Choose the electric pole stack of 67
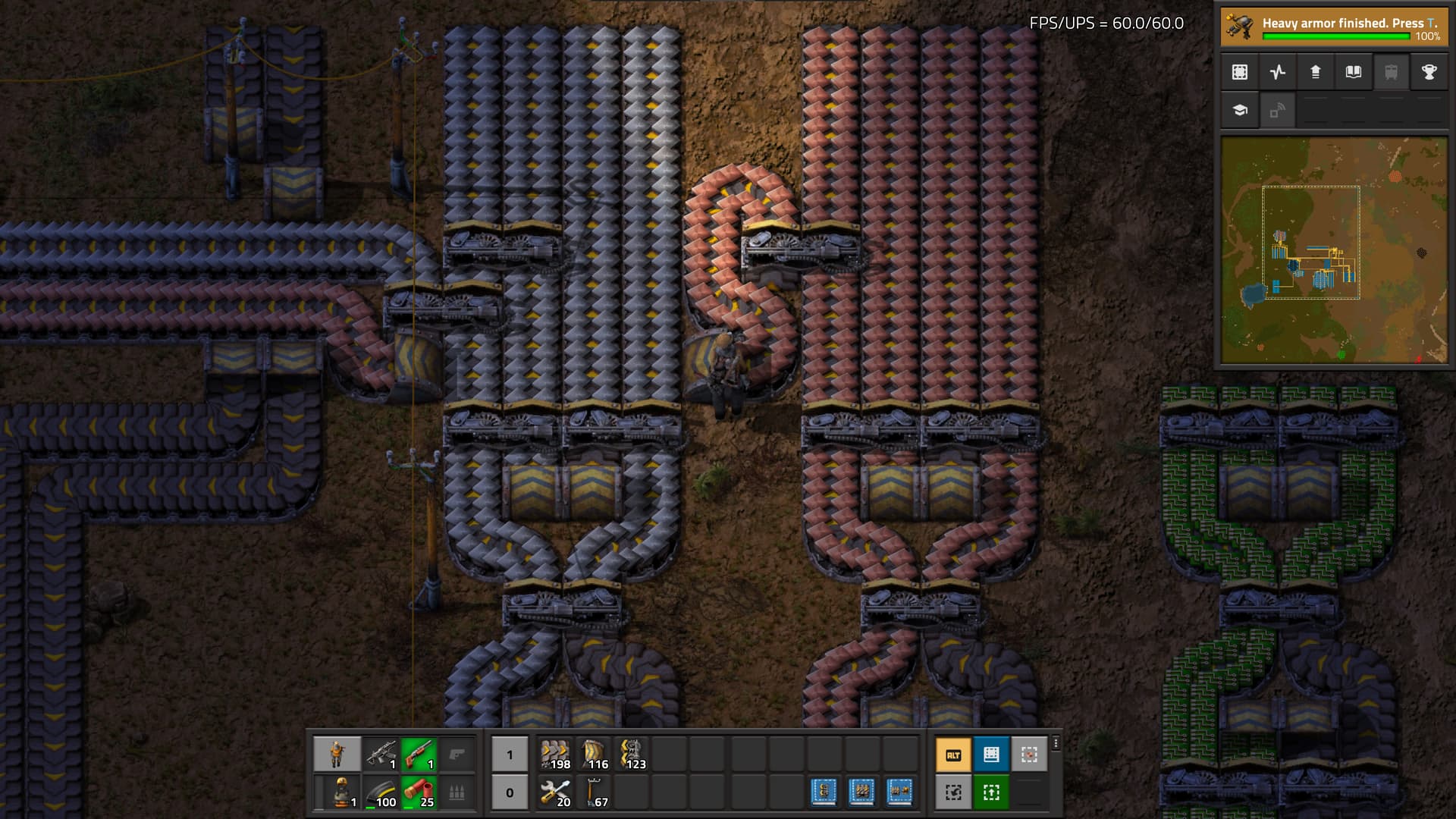This screenshot has width=1456, height=819. coord(594,792)
